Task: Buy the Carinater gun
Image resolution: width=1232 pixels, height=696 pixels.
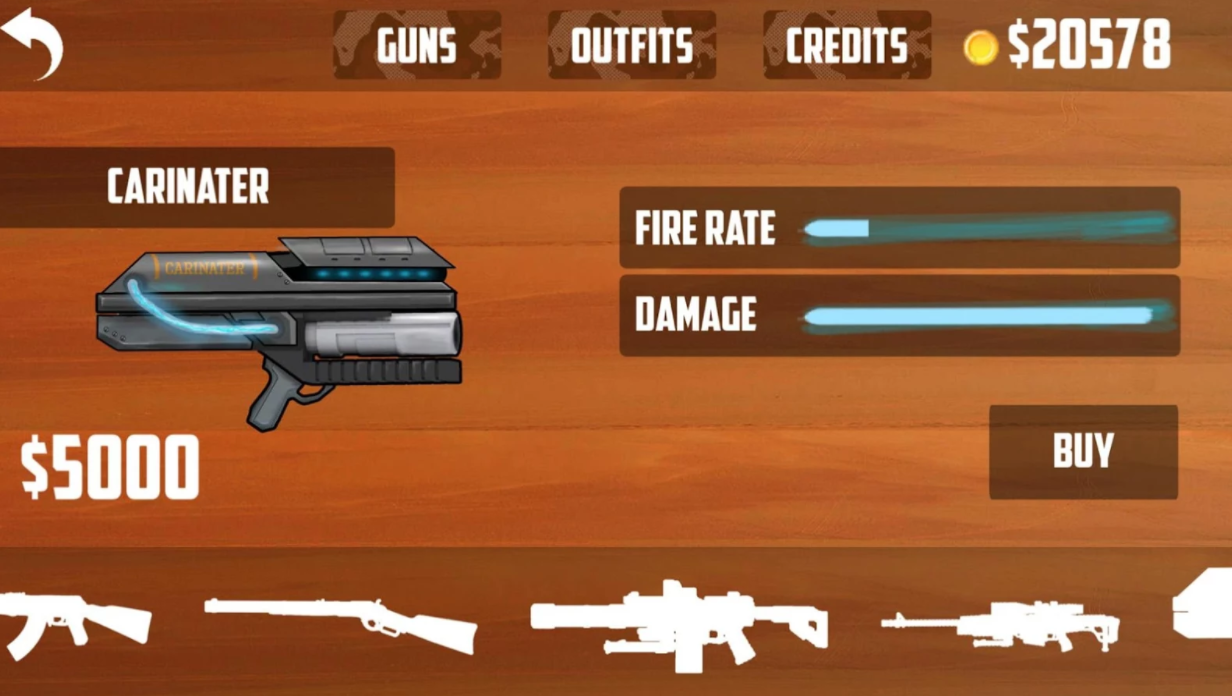Action: click(x=1083, y=452)
